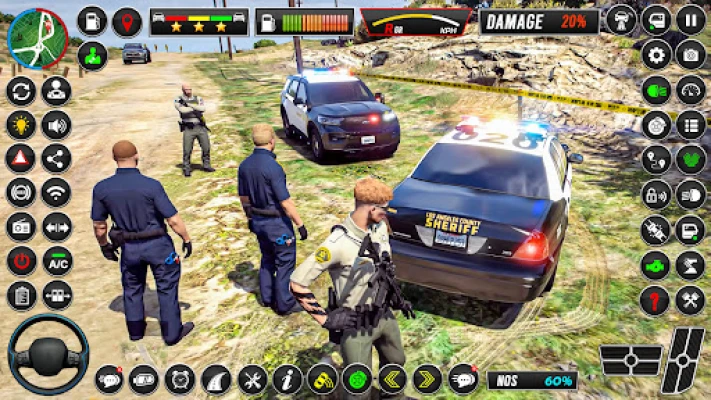This screenshot has width=711, height=400.
Task: Open the circular minimap
Action: click(37, 38)
